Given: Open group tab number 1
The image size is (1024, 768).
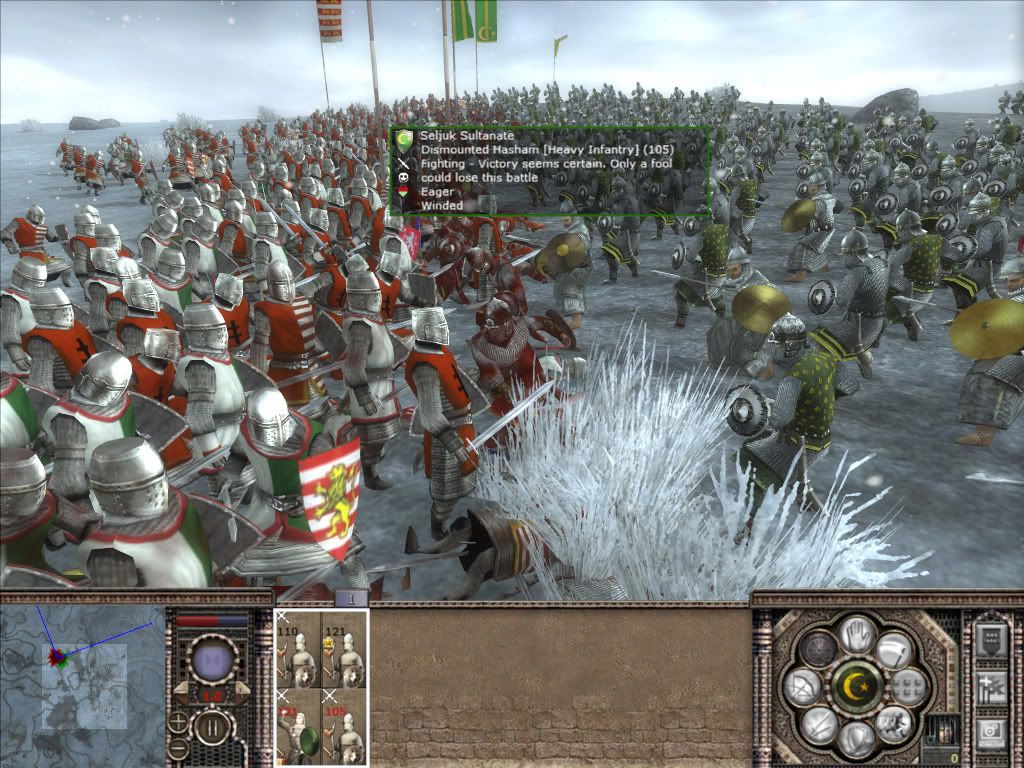Looking at the screenshot, I should pyautogui.click(x=352, y=598).
